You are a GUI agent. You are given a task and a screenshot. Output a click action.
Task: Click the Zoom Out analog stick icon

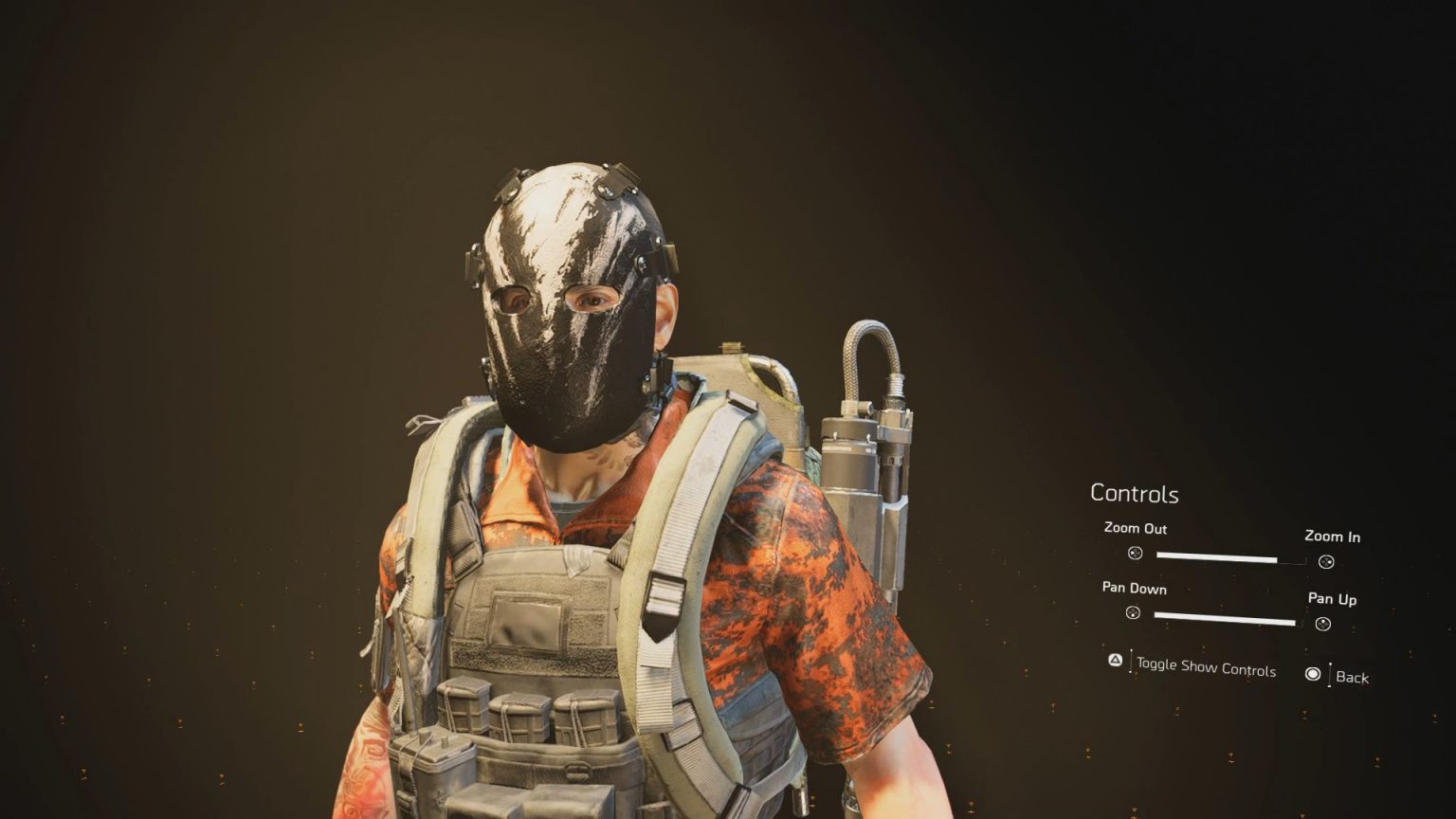pyautogui.click(x=1137, y=555)
